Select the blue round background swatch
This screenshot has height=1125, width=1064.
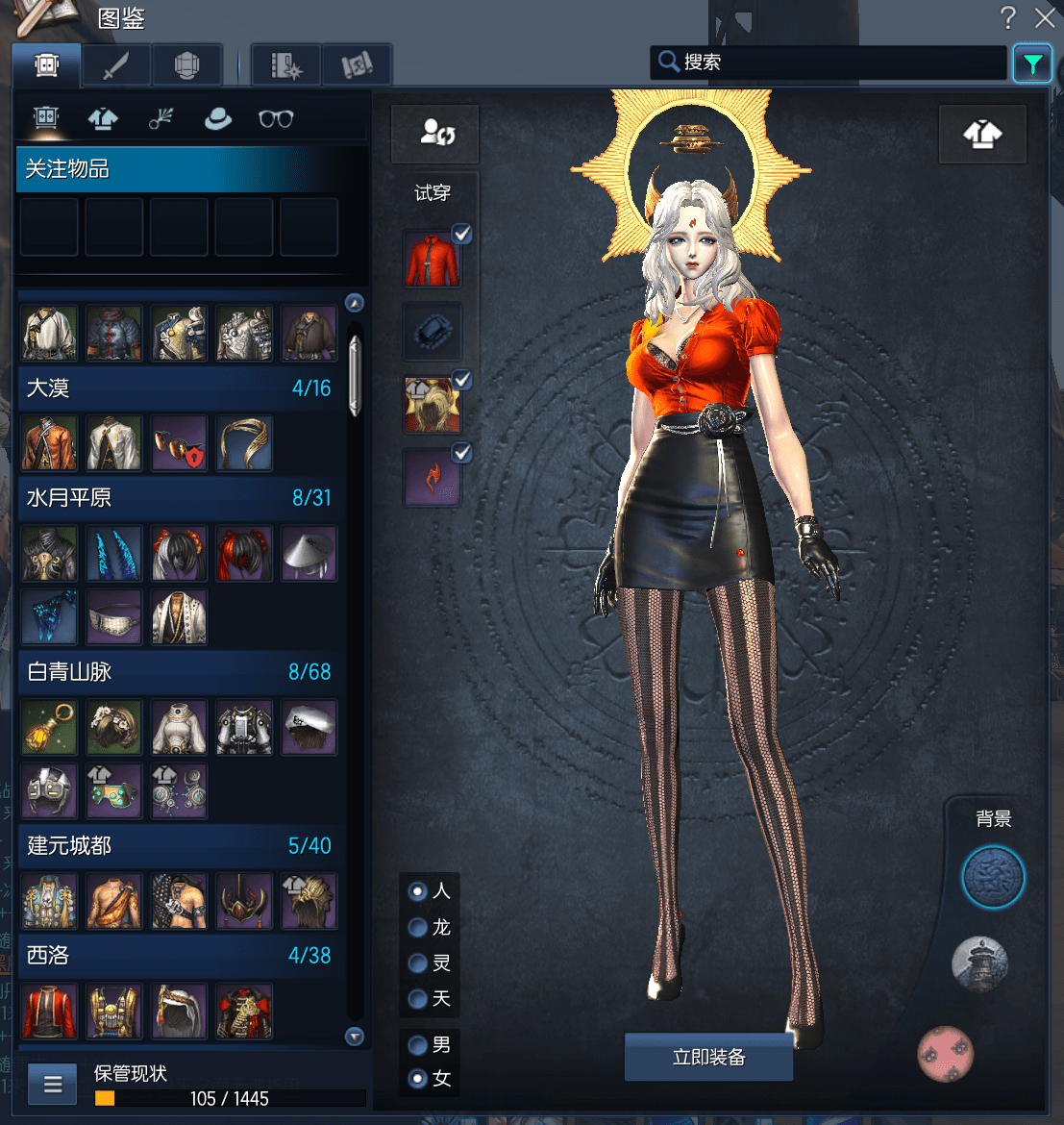[x=993, y=877]
